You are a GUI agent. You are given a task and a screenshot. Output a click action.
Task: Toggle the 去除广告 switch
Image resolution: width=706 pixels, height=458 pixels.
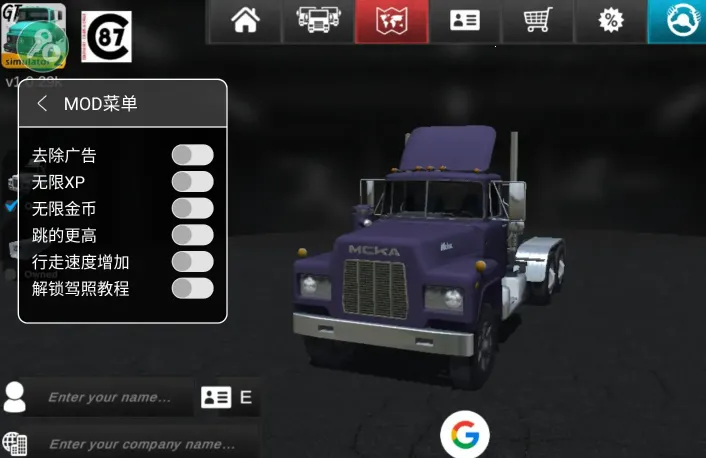pyautogui.click(x=192, y=155)
